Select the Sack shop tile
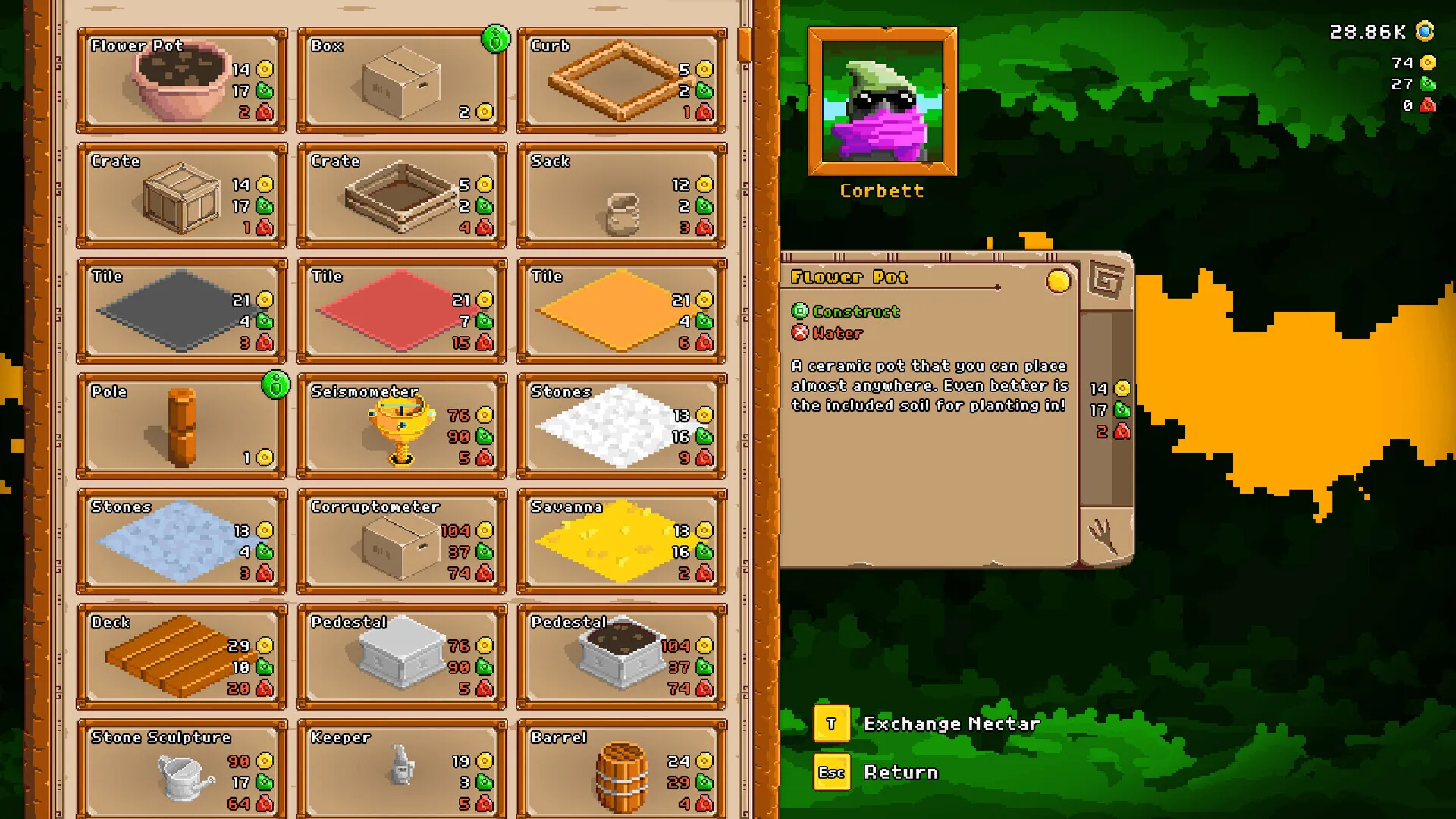 point(621,196)
